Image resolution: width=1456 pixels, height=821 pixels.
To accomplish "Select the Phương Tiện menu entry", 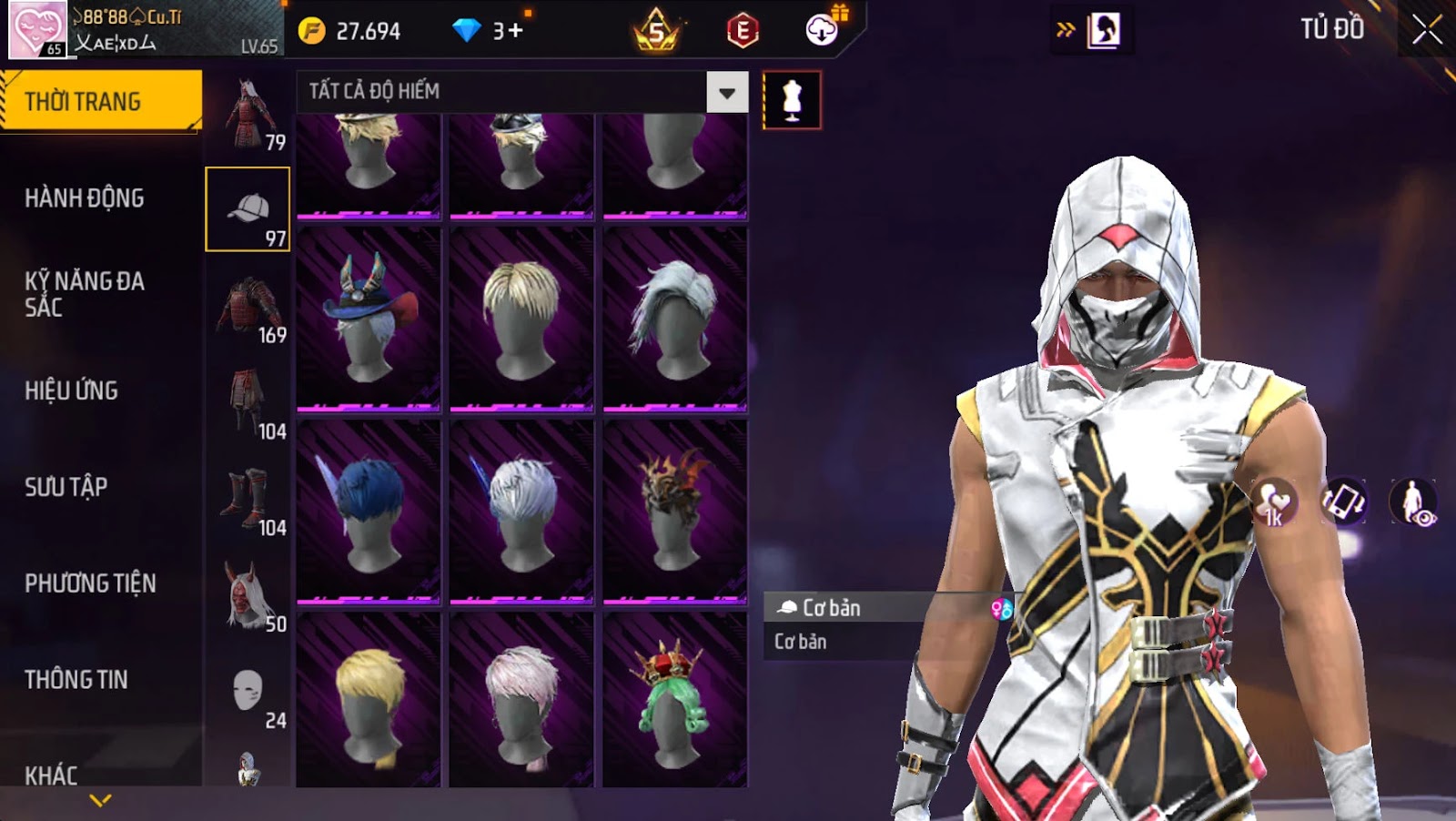I will [90, 583].
